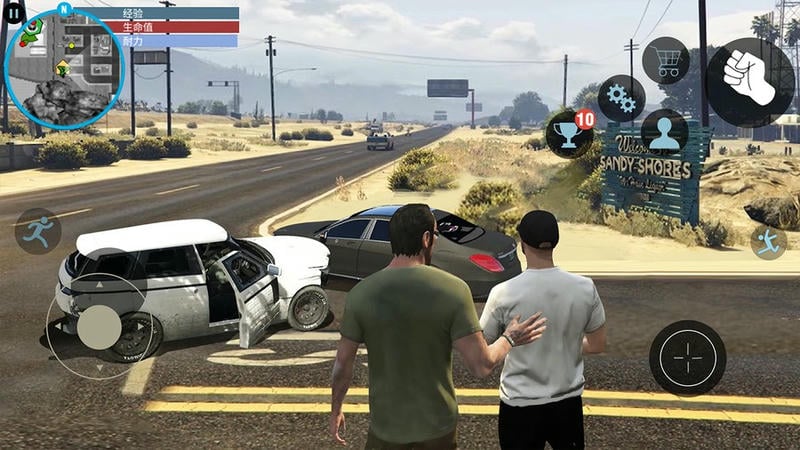Toggle the blue running man sprint button
The image size is (800, 450).
tap(37, 231)
